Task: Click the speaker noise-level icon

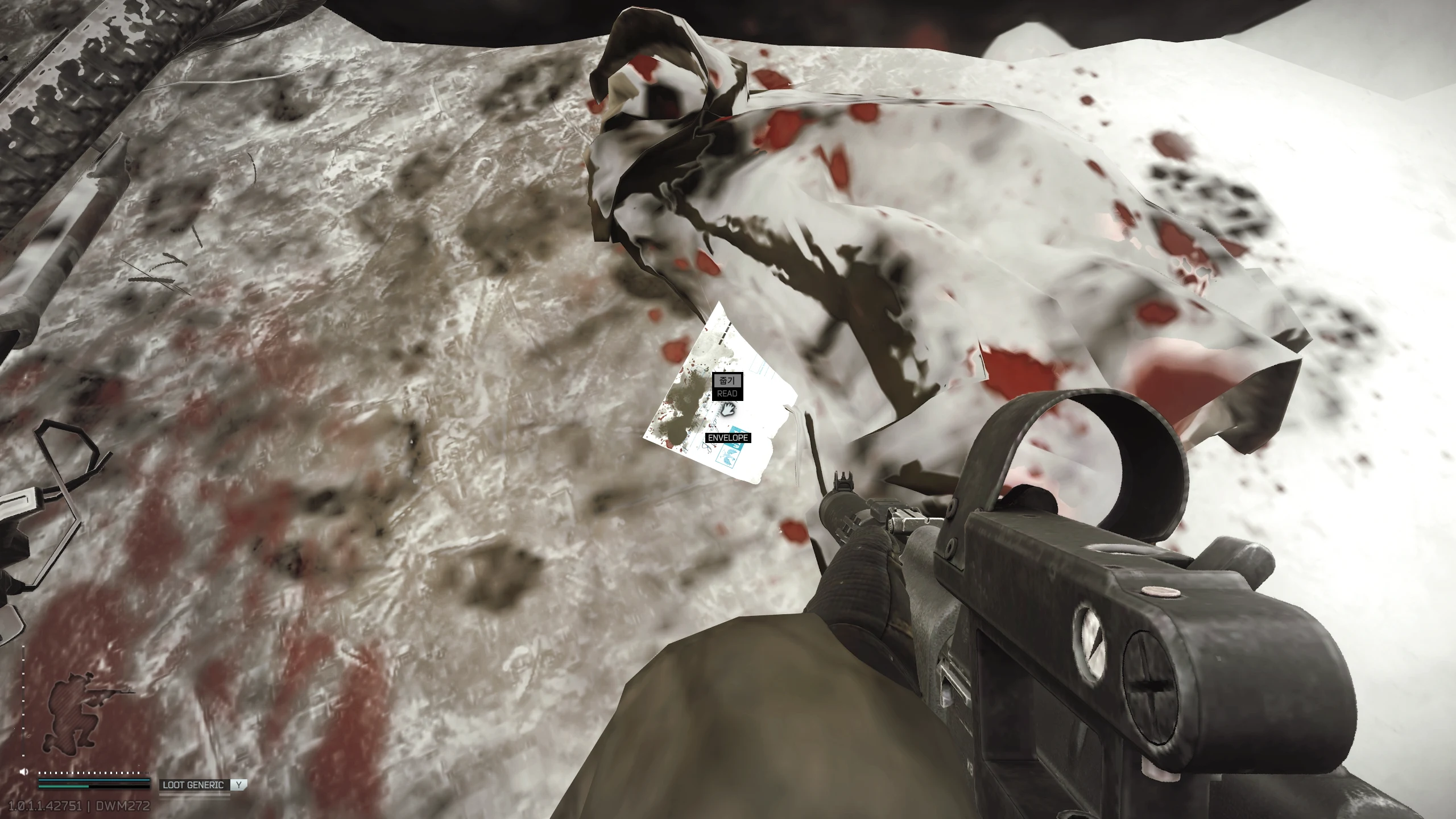Action: click(x=24, y=772)
